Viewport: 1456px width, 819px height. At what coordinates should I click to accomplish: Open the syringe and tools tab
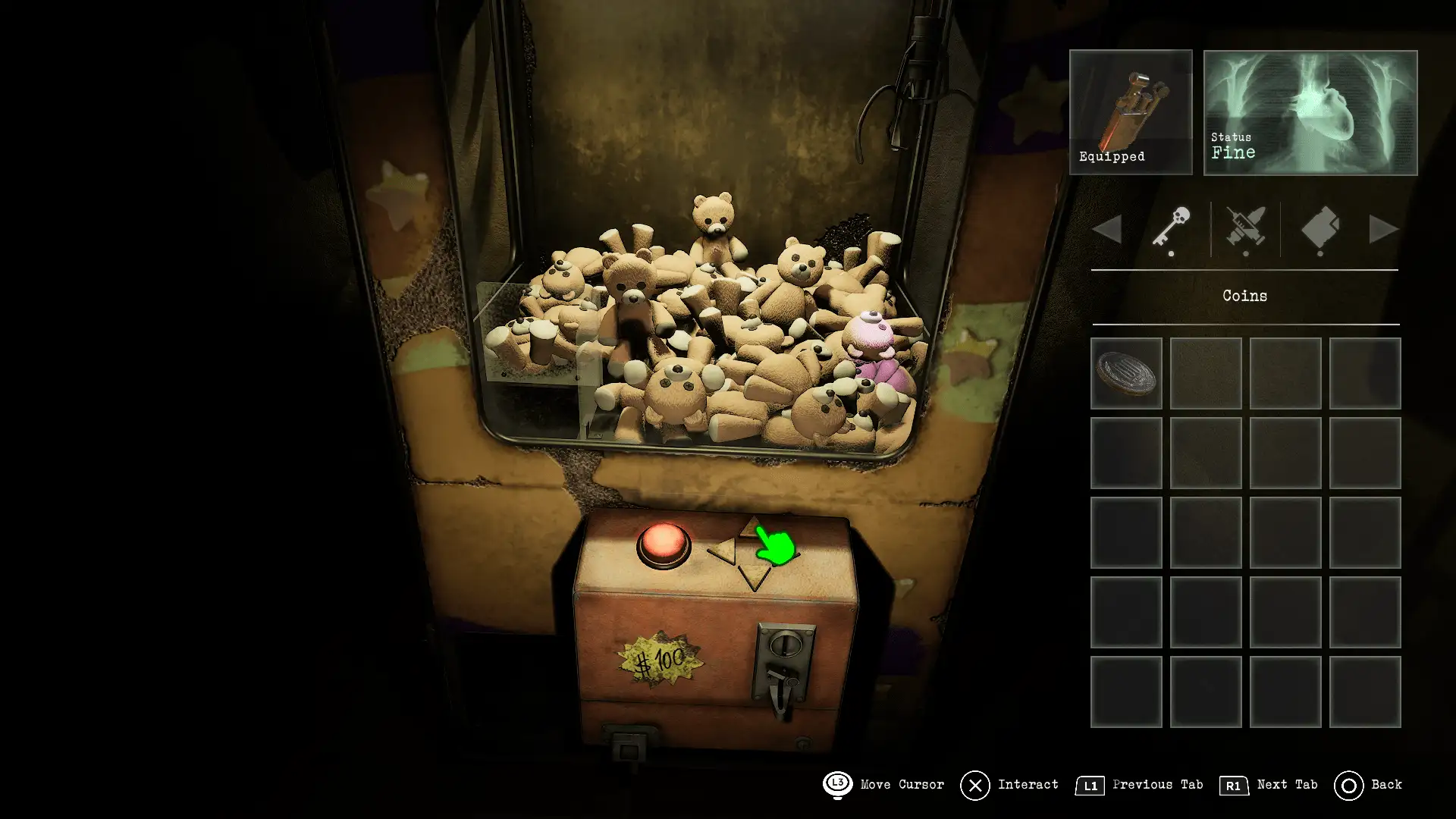pos(1245,227)
